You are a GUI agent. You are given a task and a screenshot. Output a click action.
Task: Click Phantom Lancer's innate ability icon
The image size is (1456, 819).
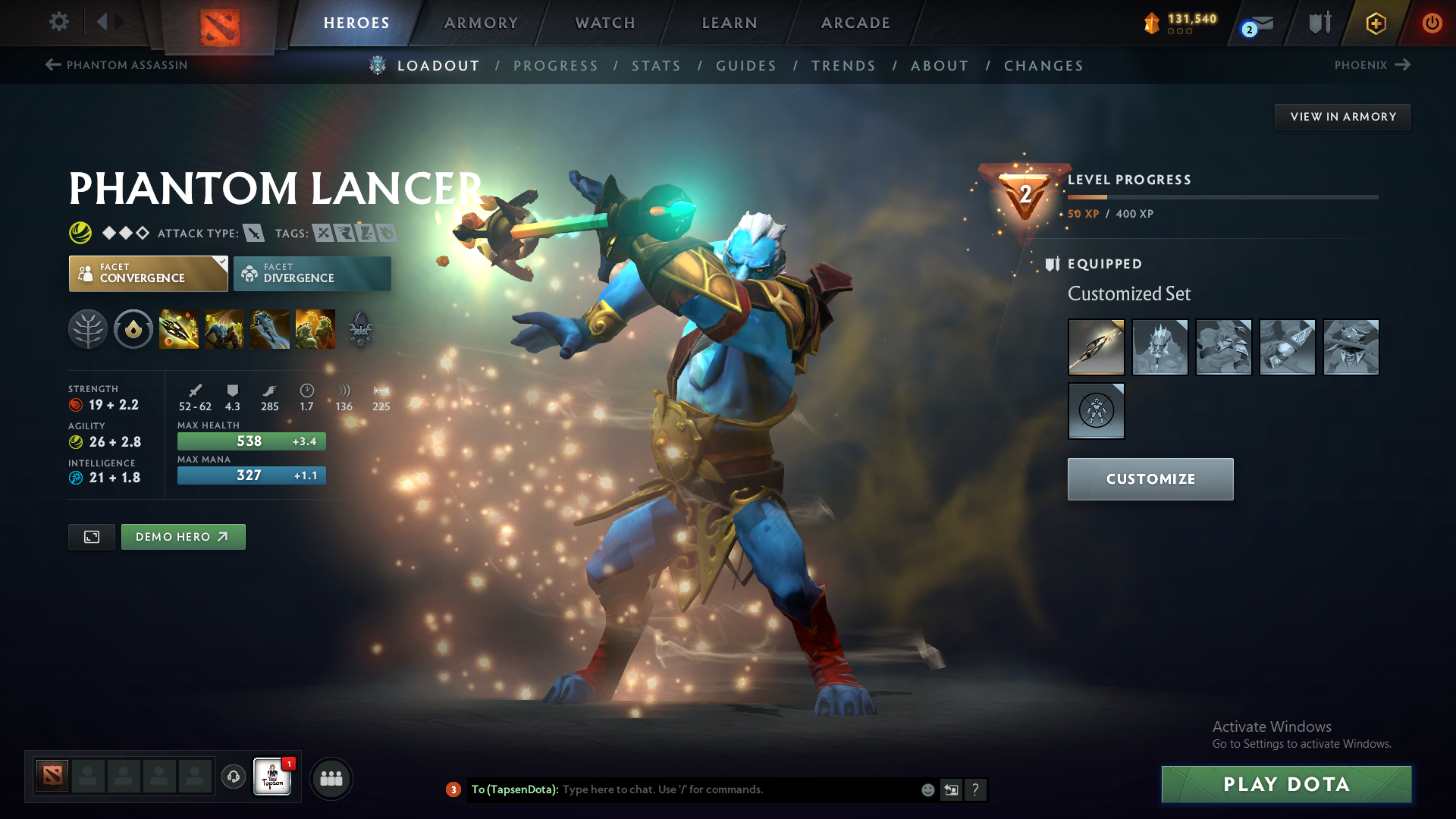[x=133, y=328]
